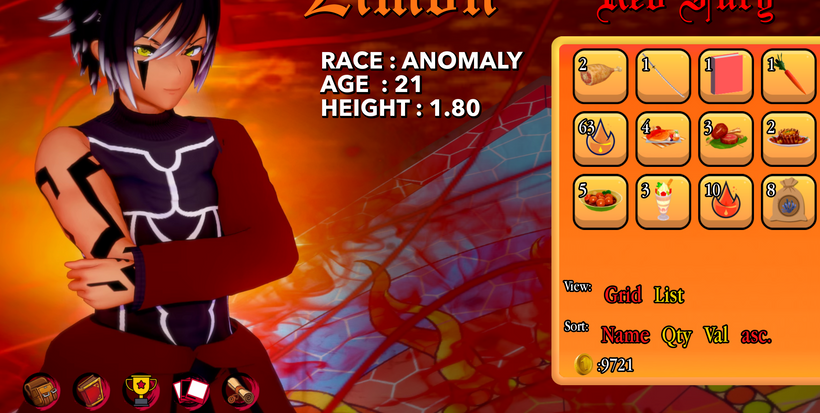820x413 pixels.
Task: Switch inventory to List view
Action: [669, 294]
